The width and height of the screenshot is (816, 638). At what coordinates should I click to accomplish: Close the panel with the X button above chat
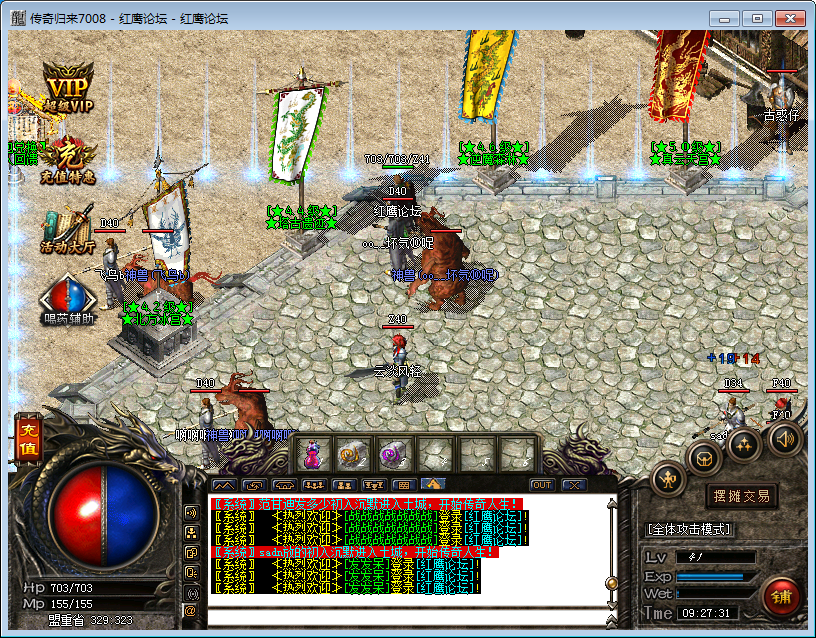573,485
